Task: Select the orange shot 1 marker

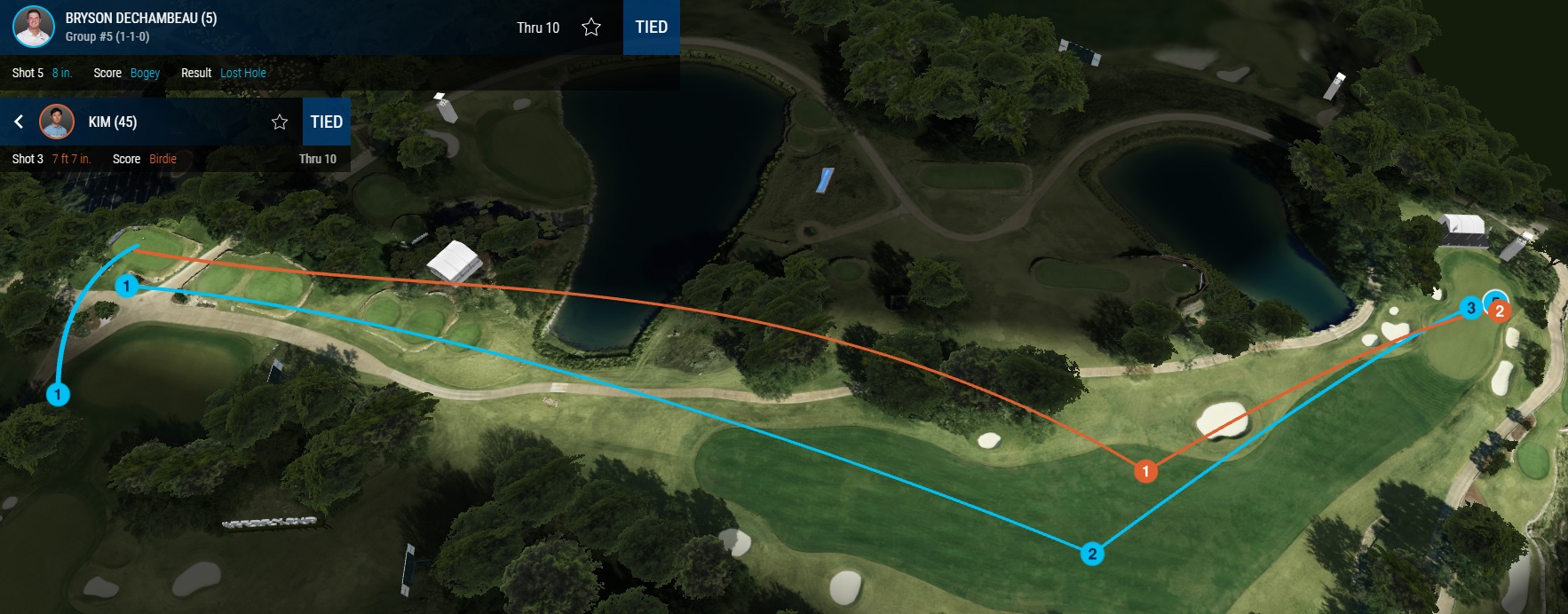Action: pos(1145,471)
